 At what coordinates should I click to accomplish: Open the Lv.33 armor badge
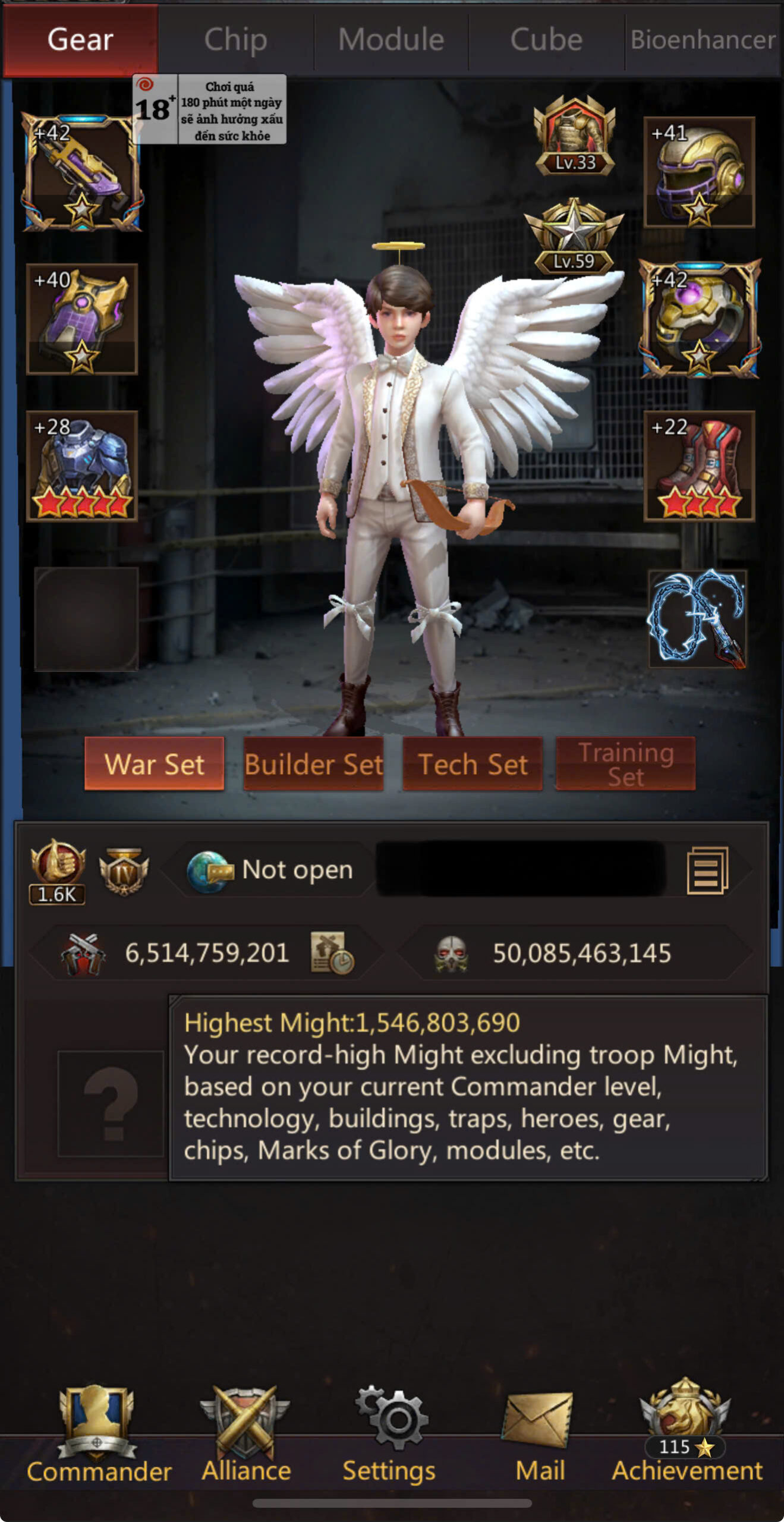click(574, 137)
